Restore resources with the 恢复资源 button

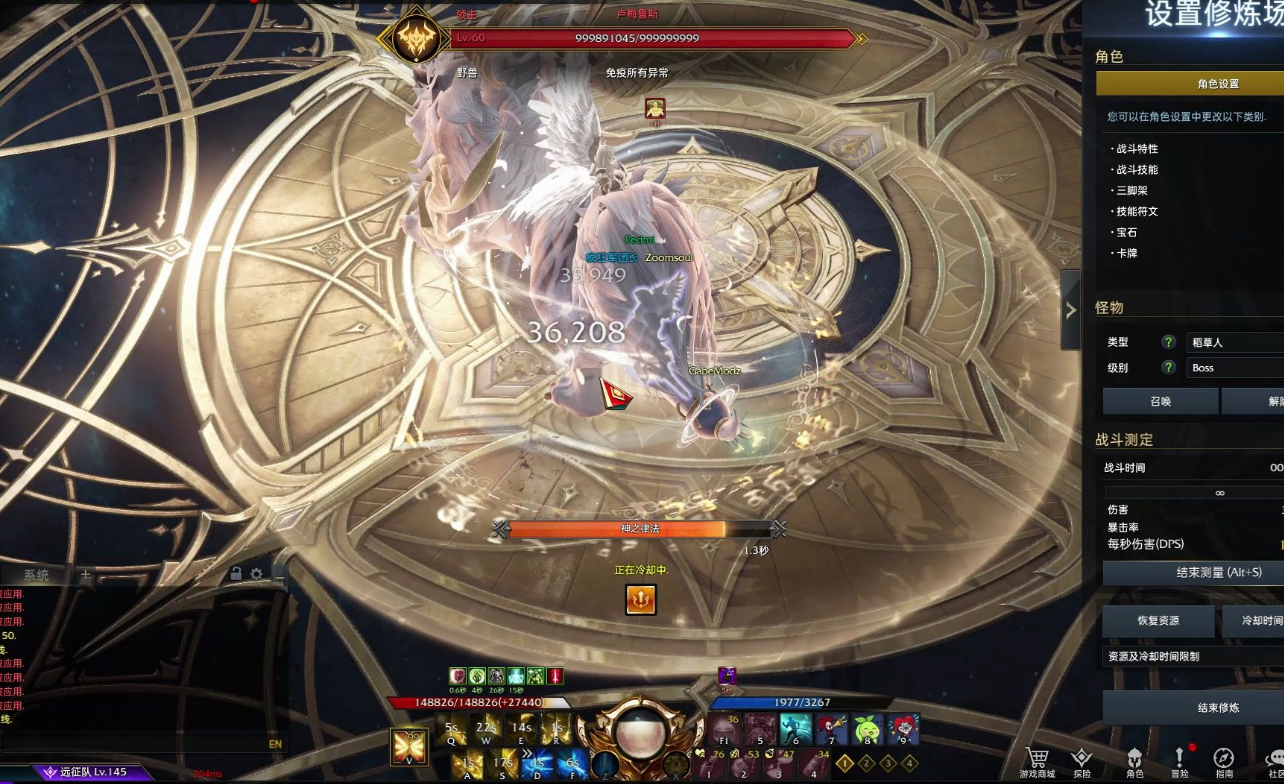click(1158, 621)
